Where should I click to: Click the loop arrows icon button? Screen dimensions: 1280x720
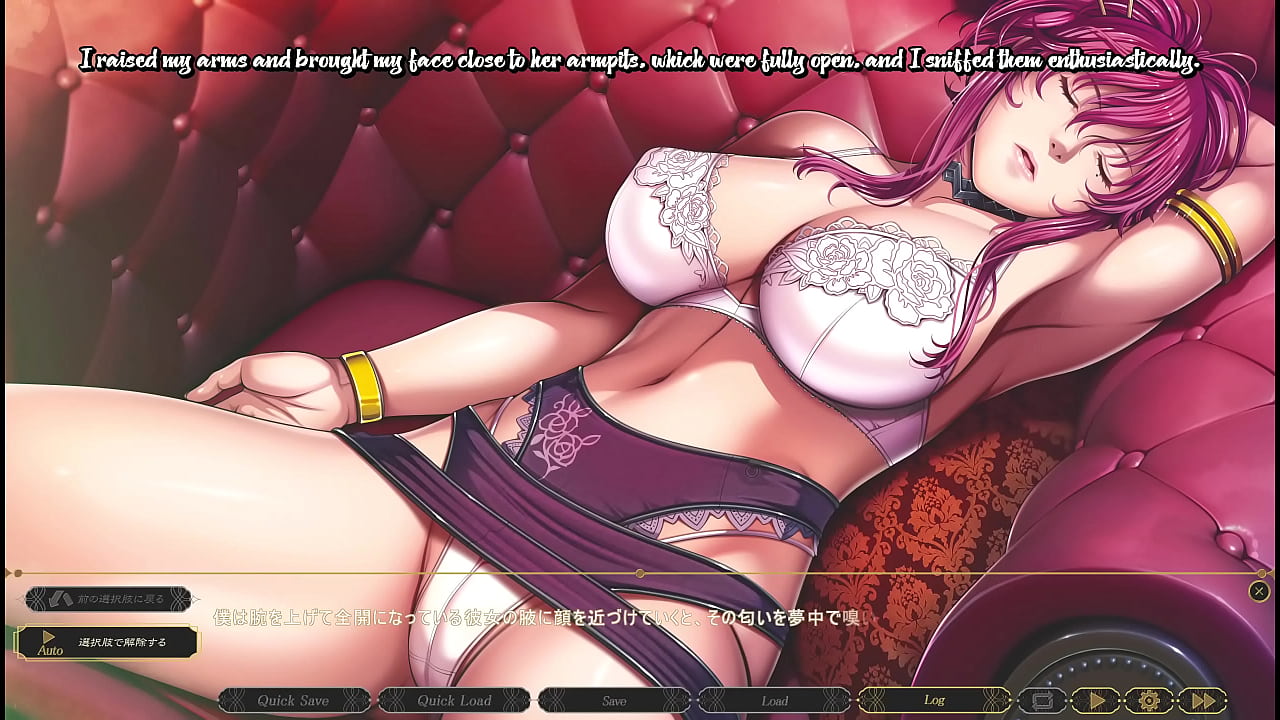[1042, 700]
